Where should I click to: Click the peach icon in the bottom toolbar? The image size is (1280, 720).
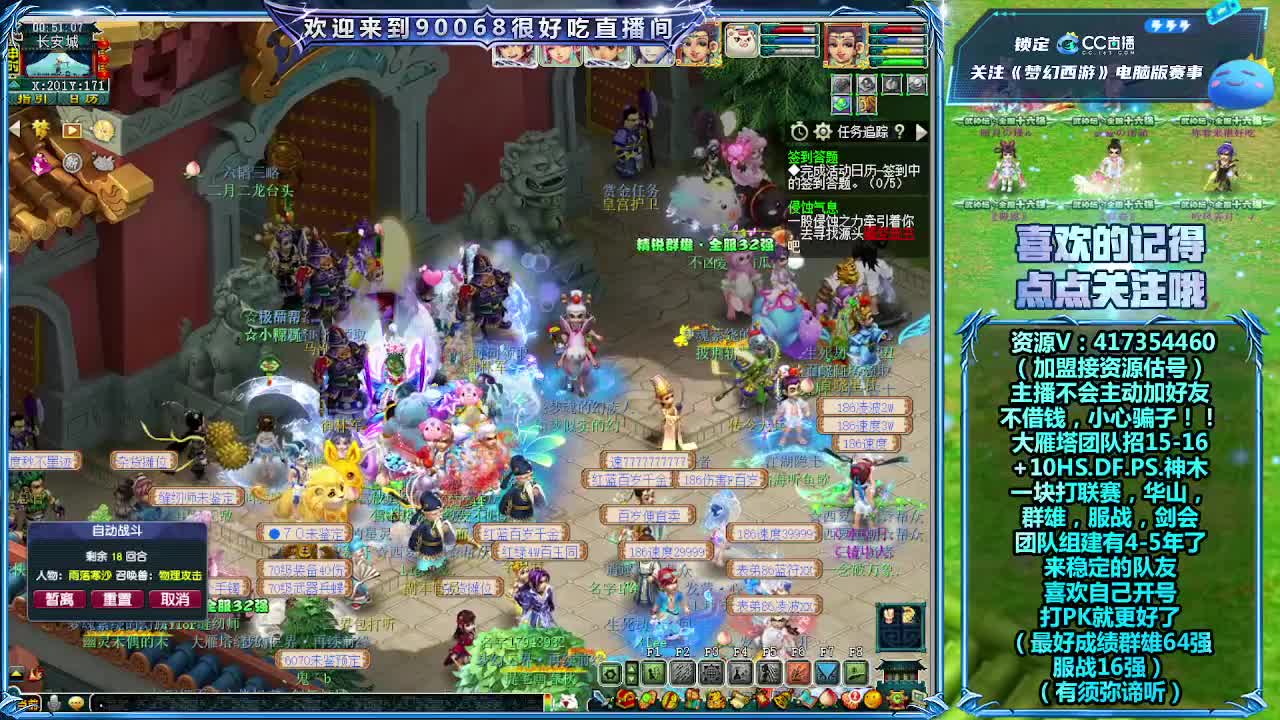click(x=826, y=700)
